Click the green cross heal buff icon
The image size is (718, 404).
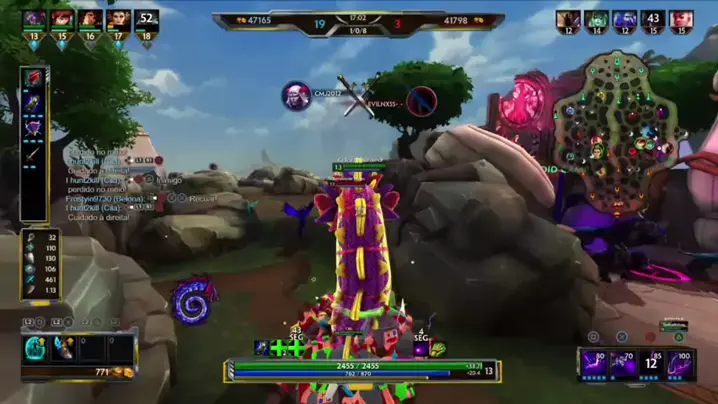point(278,348)
